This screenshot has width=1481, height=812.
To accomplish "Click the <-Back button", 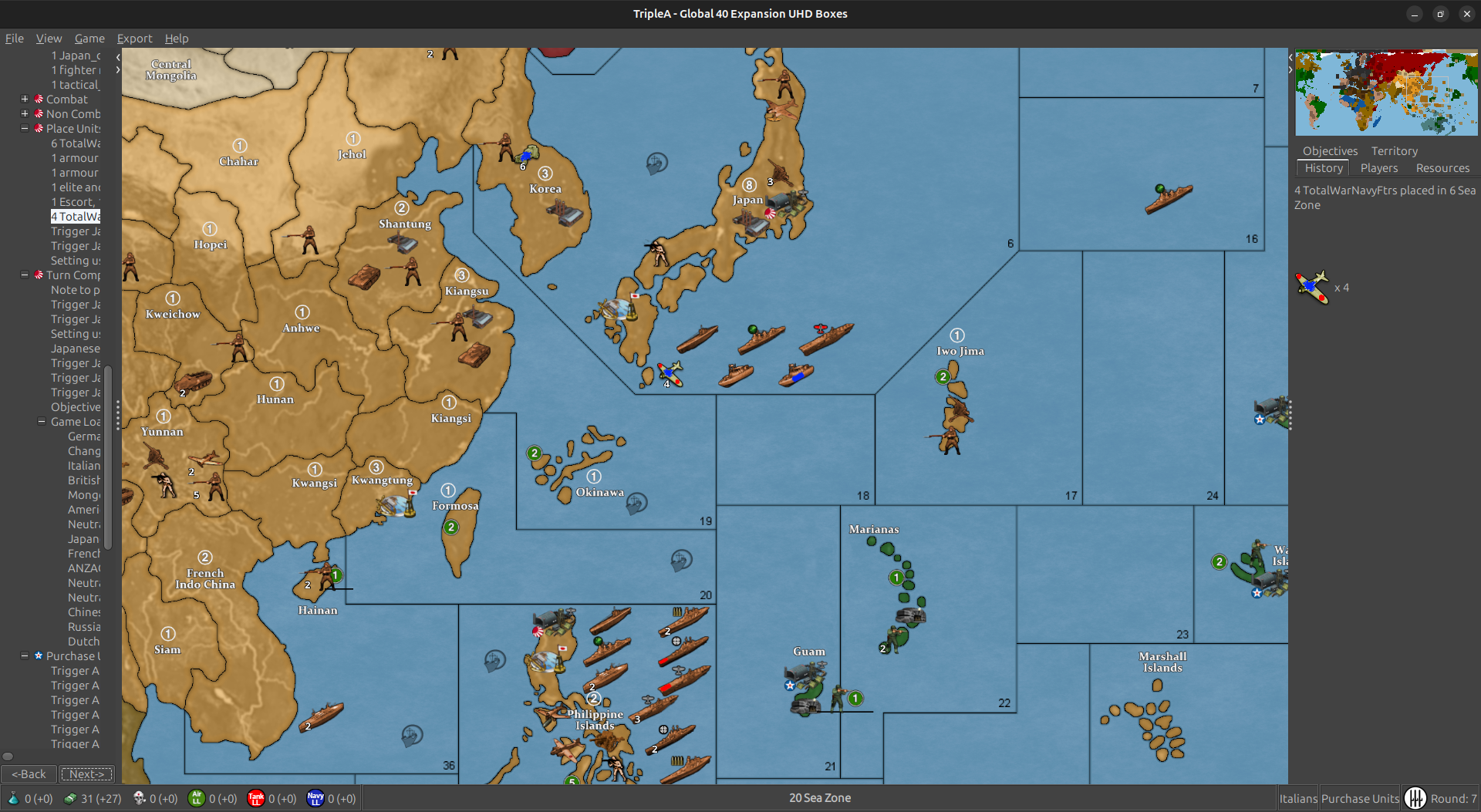I will click(x=29, y=773).
